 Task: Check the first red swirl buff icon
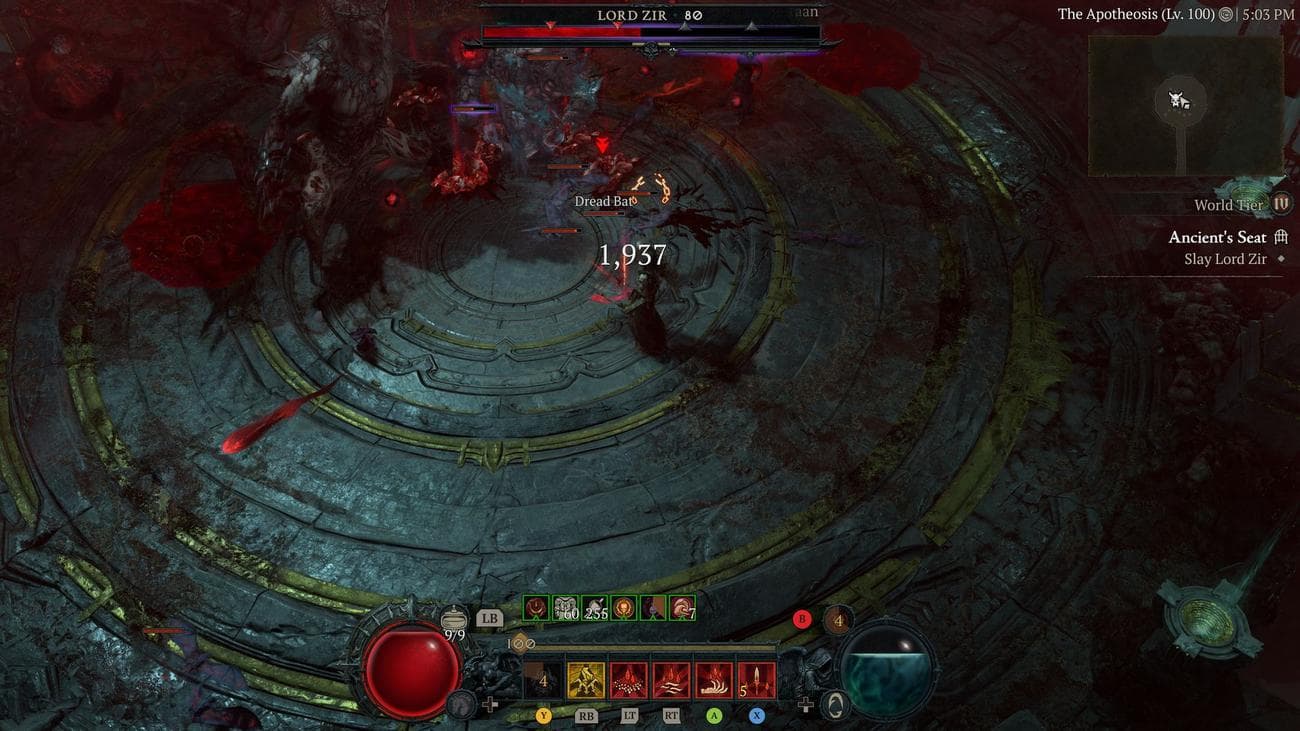pyautogui.click(x=537, y=607)
